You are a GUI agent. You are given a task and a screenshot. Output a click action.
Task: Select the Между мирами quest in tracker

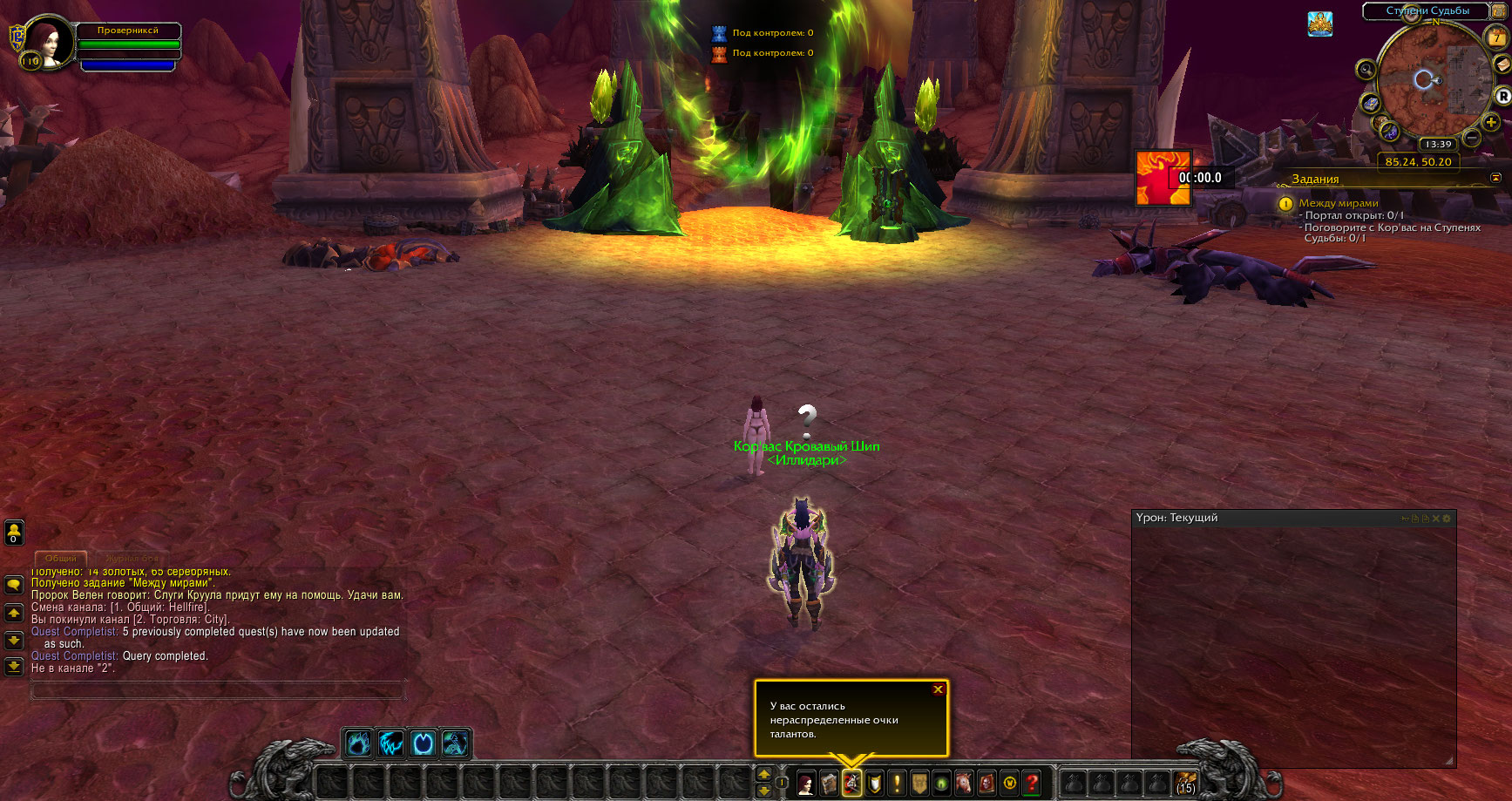click(x=1339, y=203)
